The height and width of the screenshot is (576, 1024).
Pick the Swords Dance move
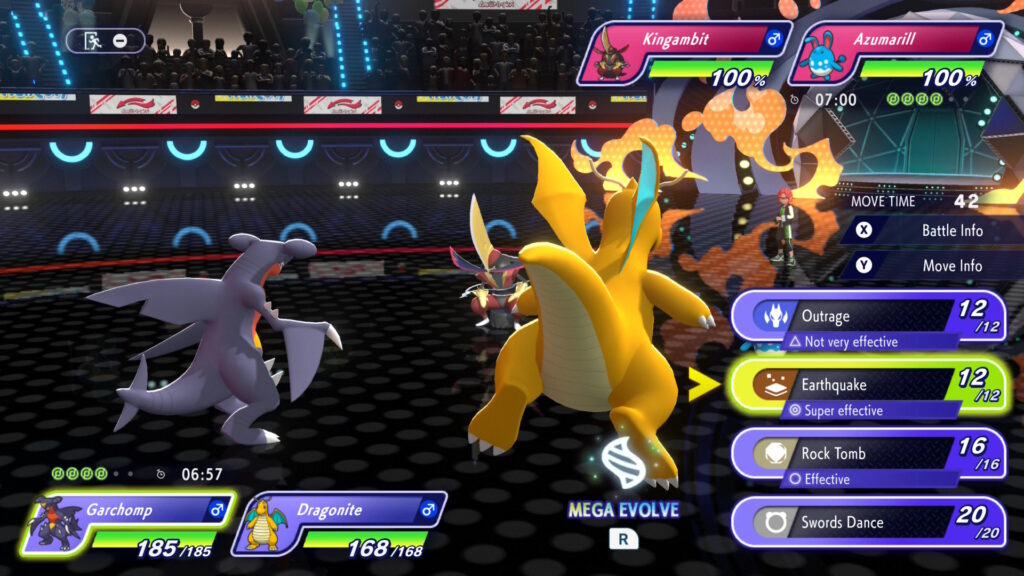[866, 522]
